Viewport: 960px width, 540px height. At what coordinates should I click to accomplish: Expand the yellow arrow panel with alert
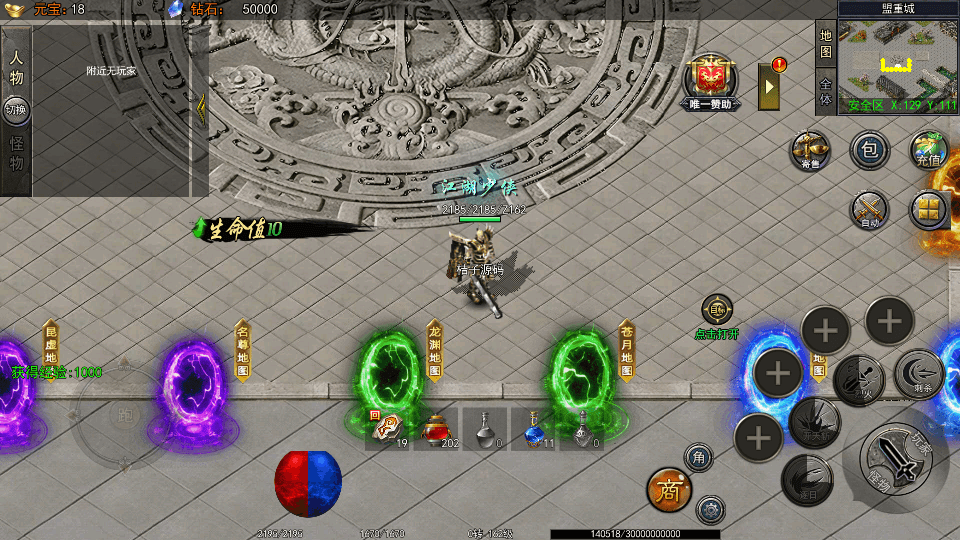(769, 86)
